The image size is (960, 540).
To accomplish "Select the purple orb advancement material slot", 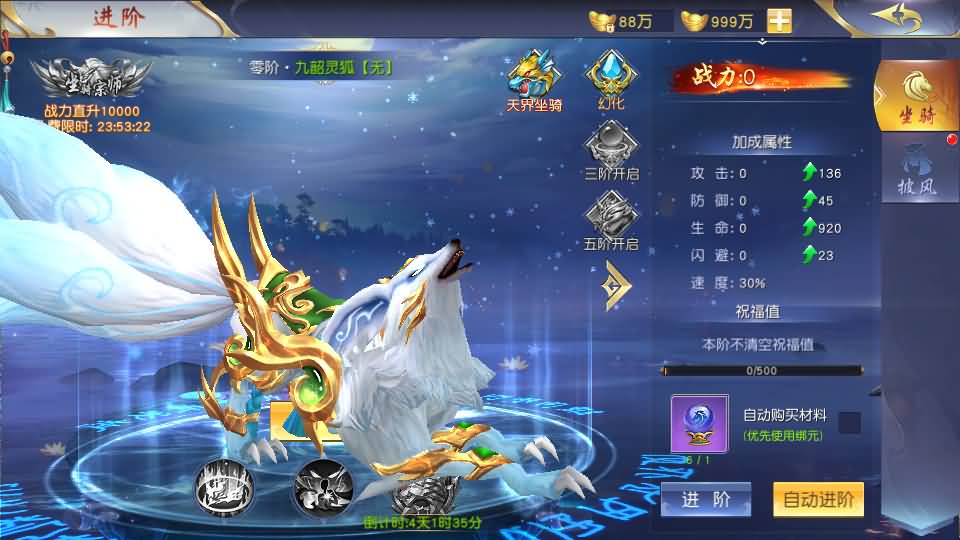I will (x=700, y=423).
